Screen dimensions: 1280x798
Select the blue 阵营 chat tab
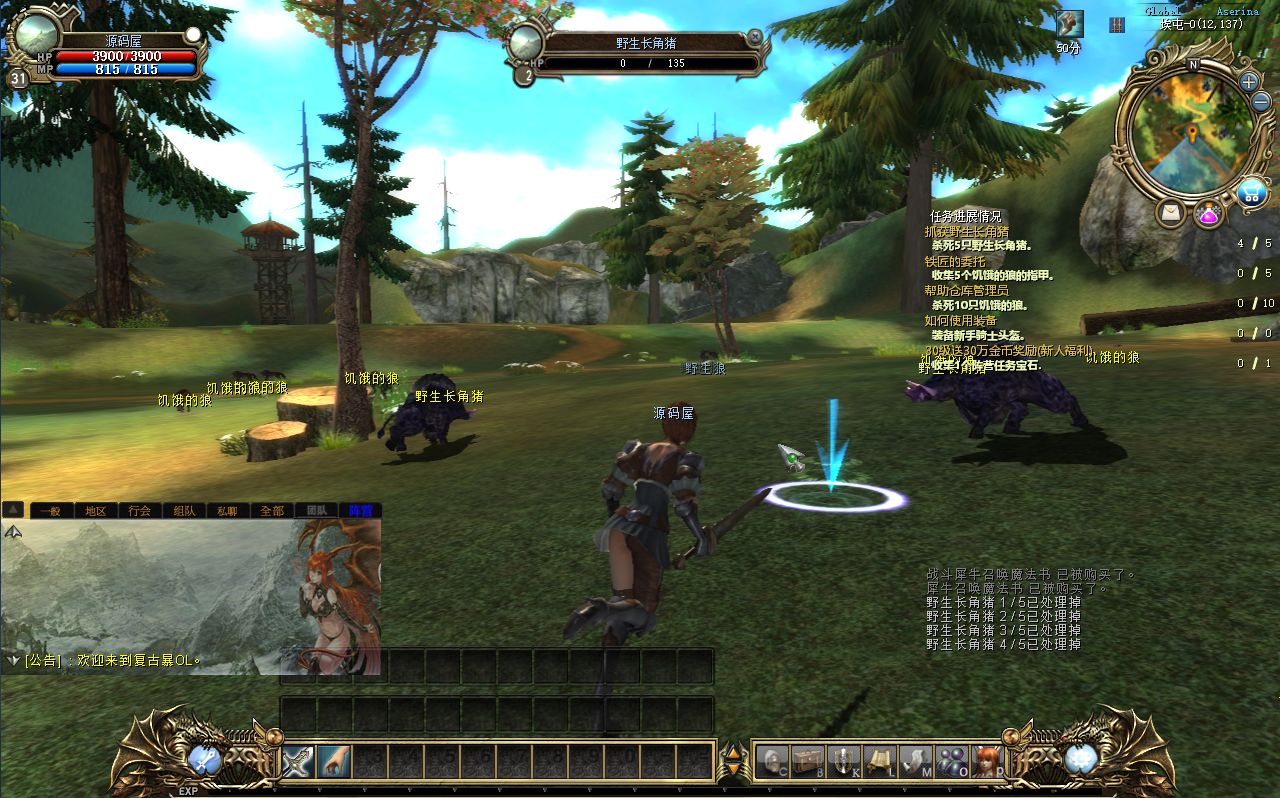tap(360, 510)
